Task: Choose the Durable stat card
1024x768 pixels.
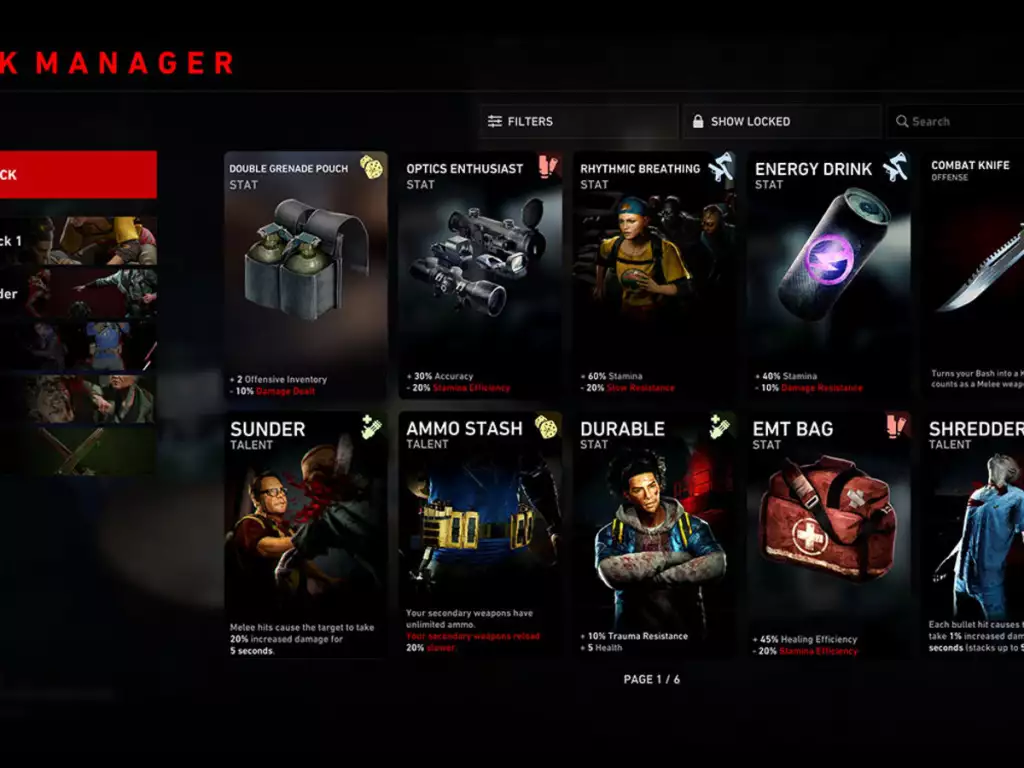Action: (x=654, y=535)
